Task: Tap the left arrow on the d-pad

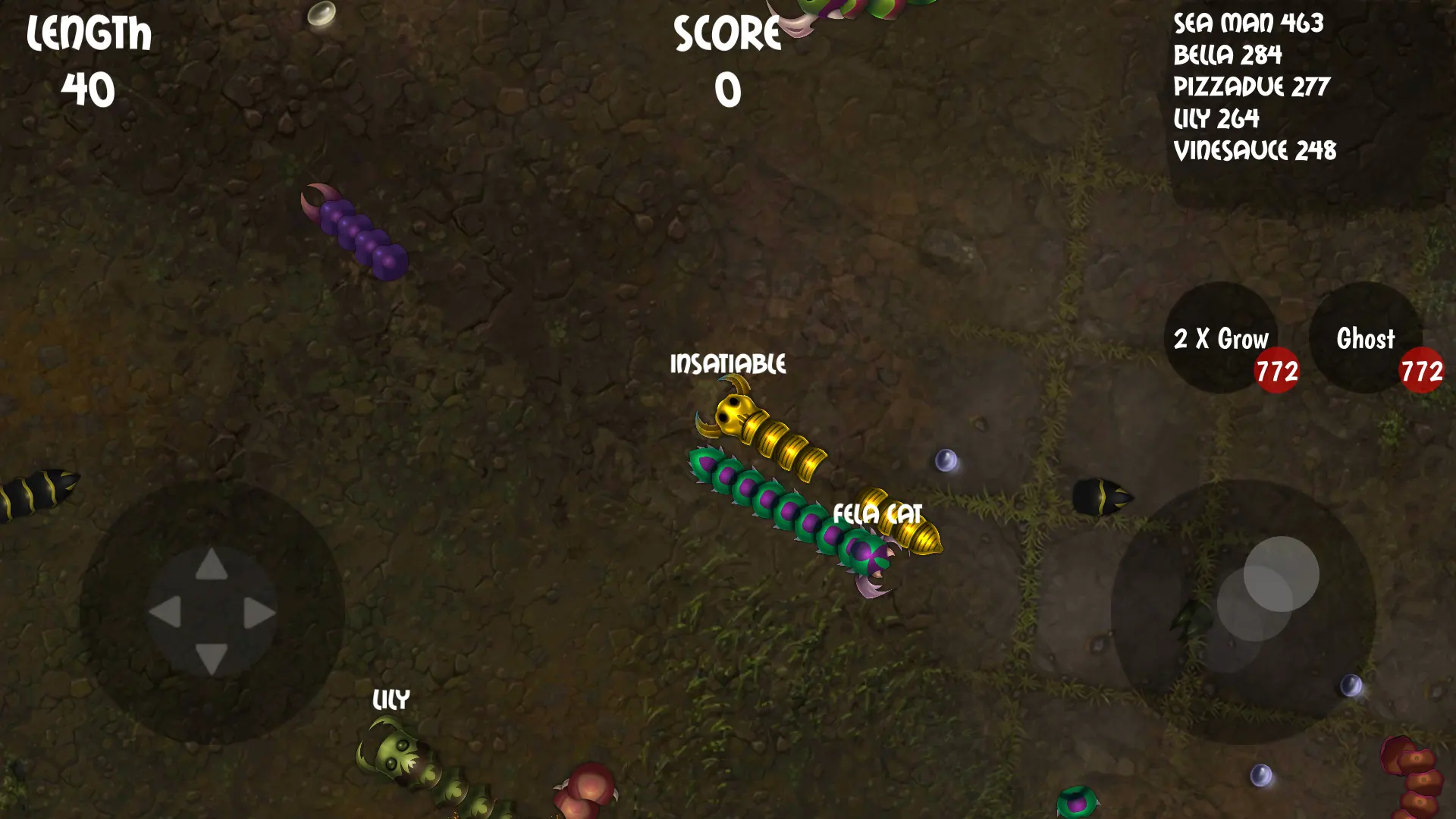Action: click(165, 612)
